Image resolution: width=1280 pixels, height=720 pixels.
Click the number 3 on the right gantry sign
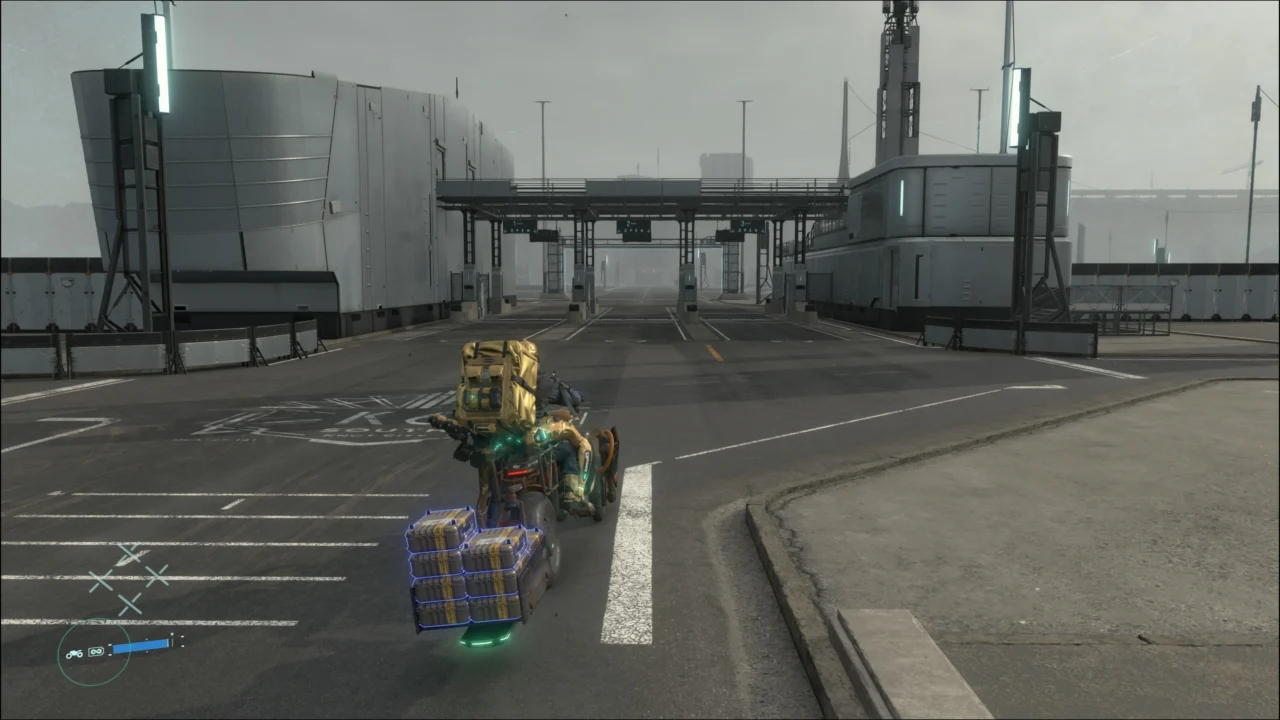pos(741,223)
